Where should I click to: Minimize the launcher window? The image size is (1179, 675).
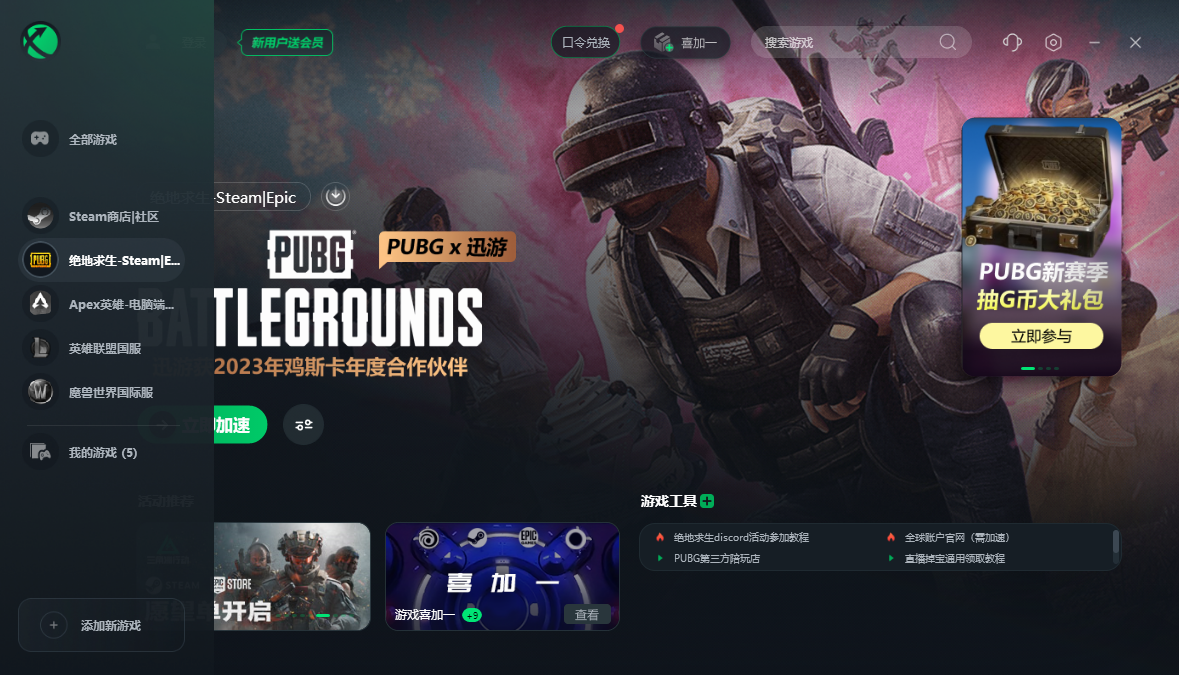1095,42
